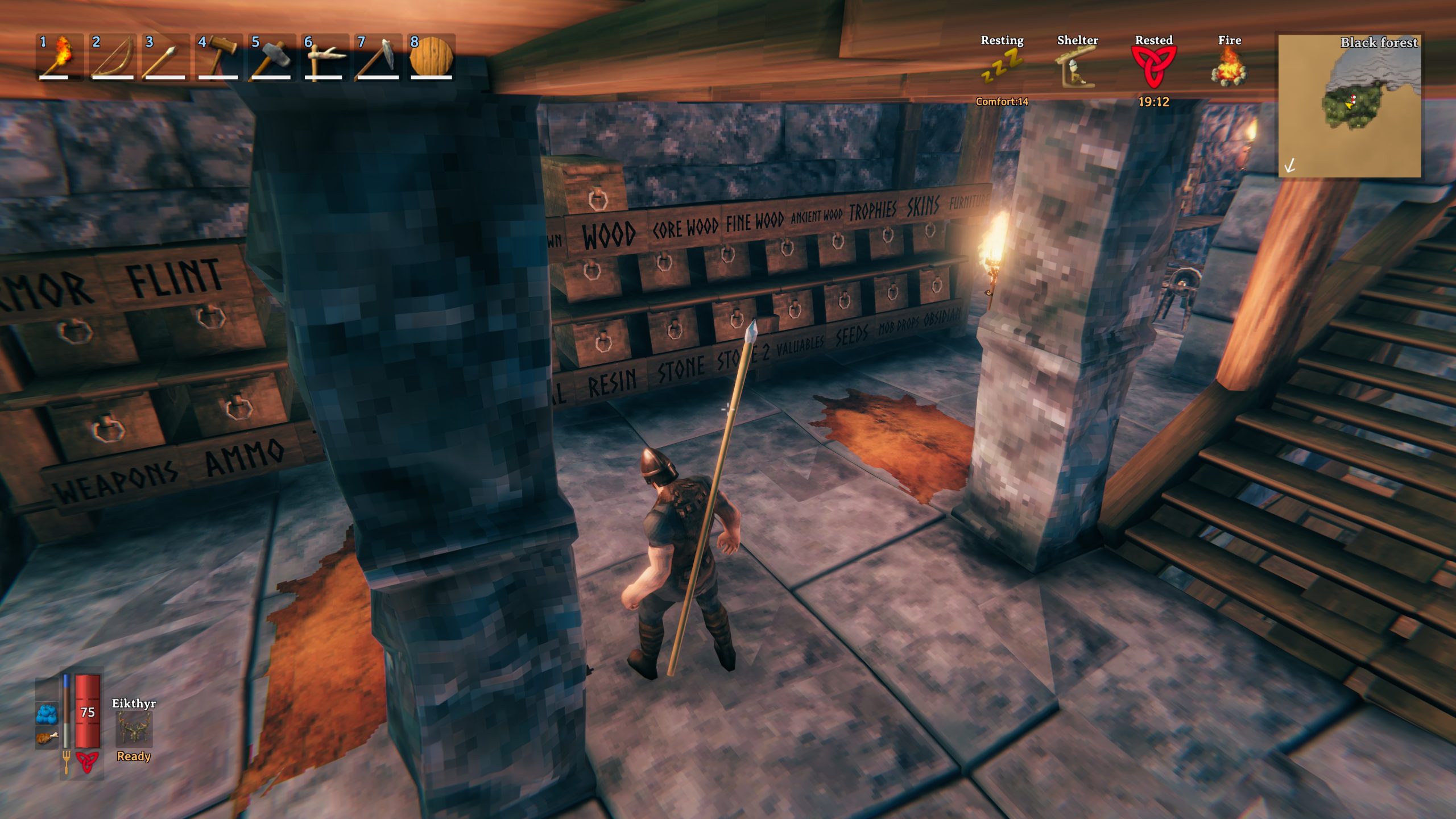
Task: Equip the bow from the hotbar
Action: (x=112, y=57)
